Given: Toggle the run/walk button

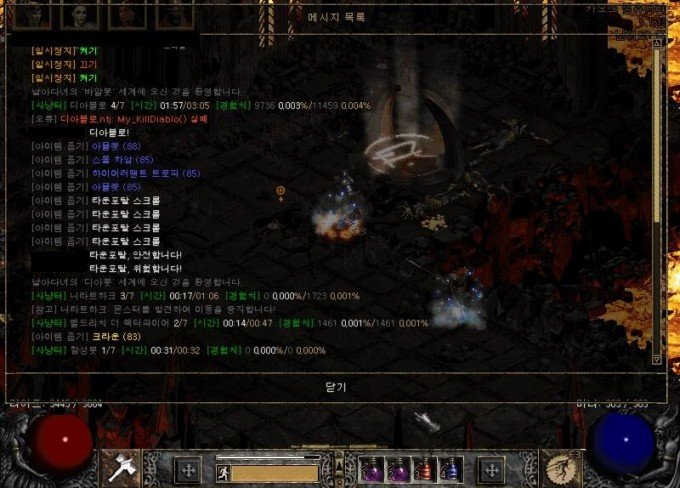Looking at the screenshot, I should tap(223, 472).
